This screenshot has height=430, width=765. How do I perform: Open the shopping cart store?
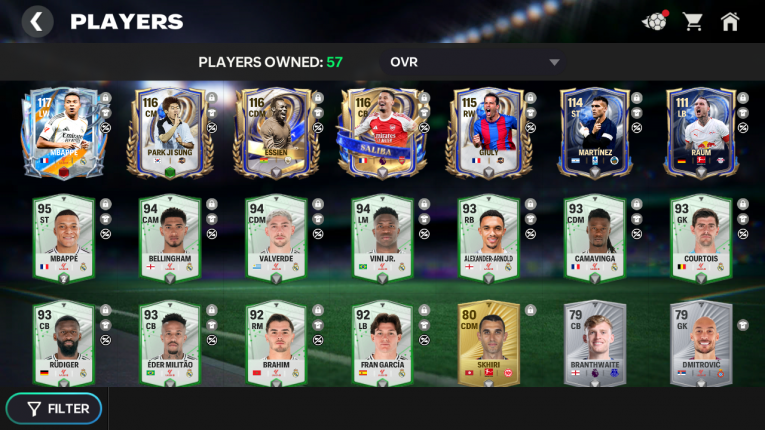pyautogui.click(x=692, y=21)
